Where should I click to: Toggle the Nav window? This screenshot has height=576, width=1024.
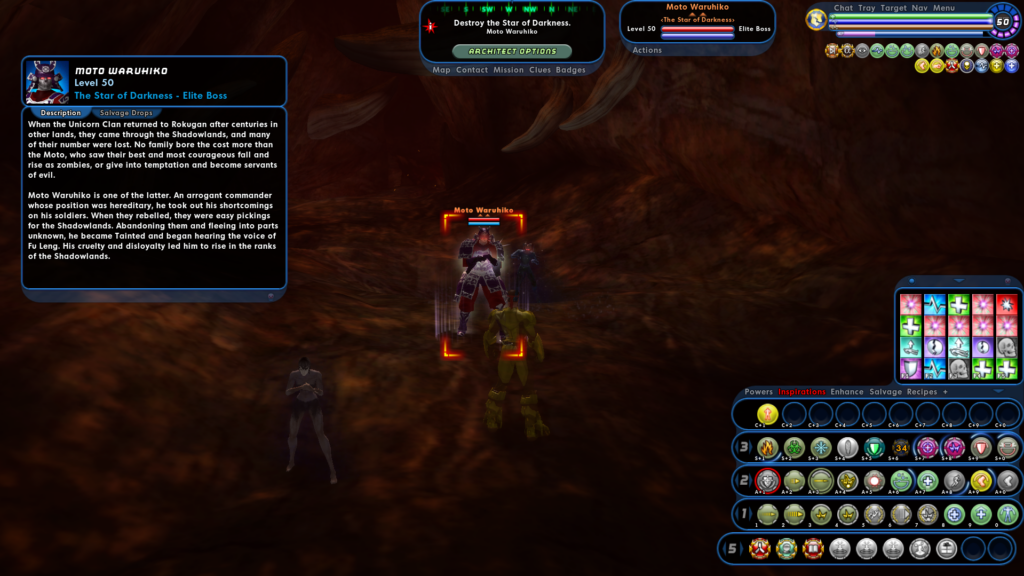pyautogui.click(x=919, y=8)
